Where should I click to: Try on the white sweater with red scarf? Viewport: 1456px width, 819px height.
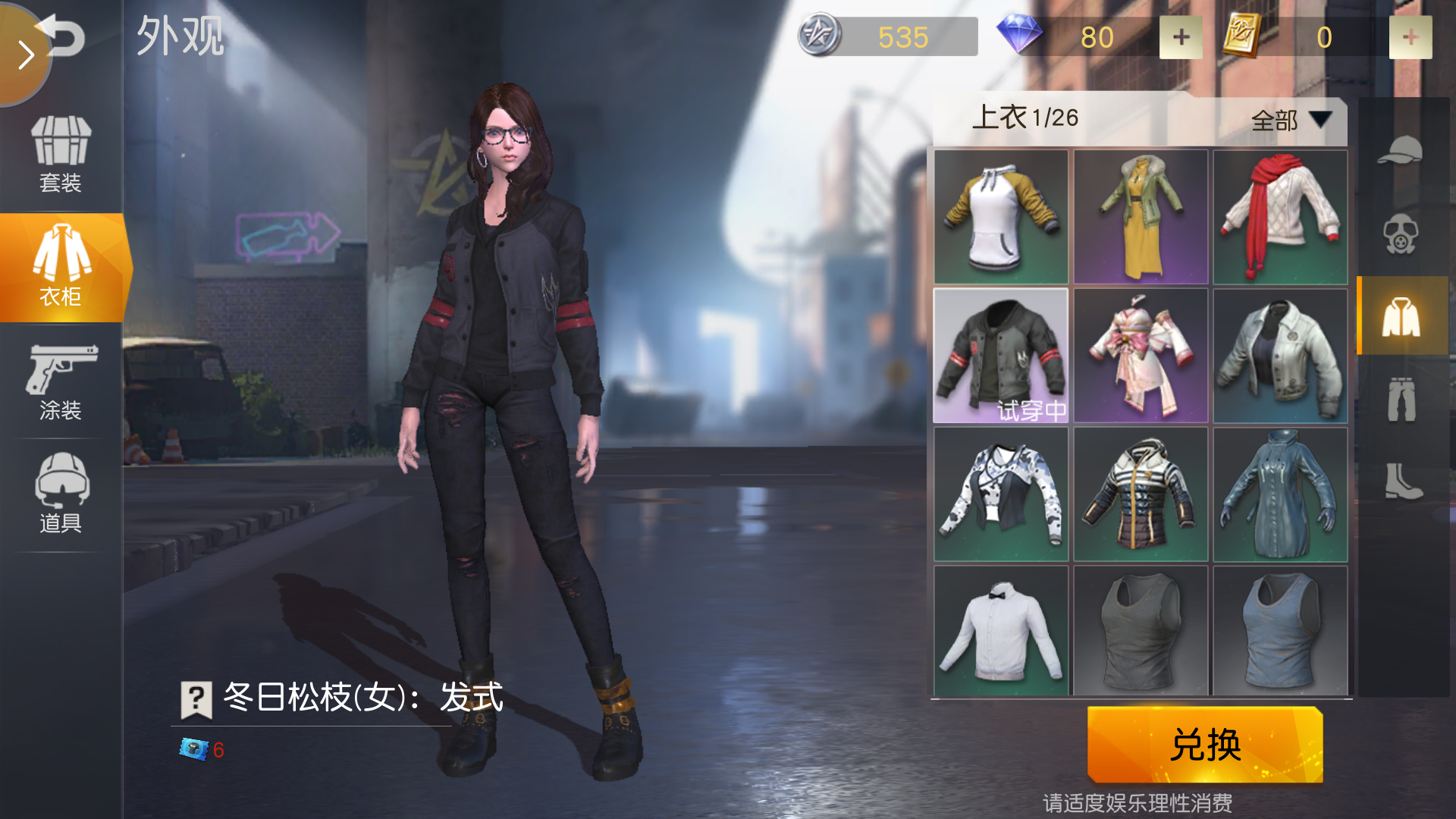(1279, 218)
